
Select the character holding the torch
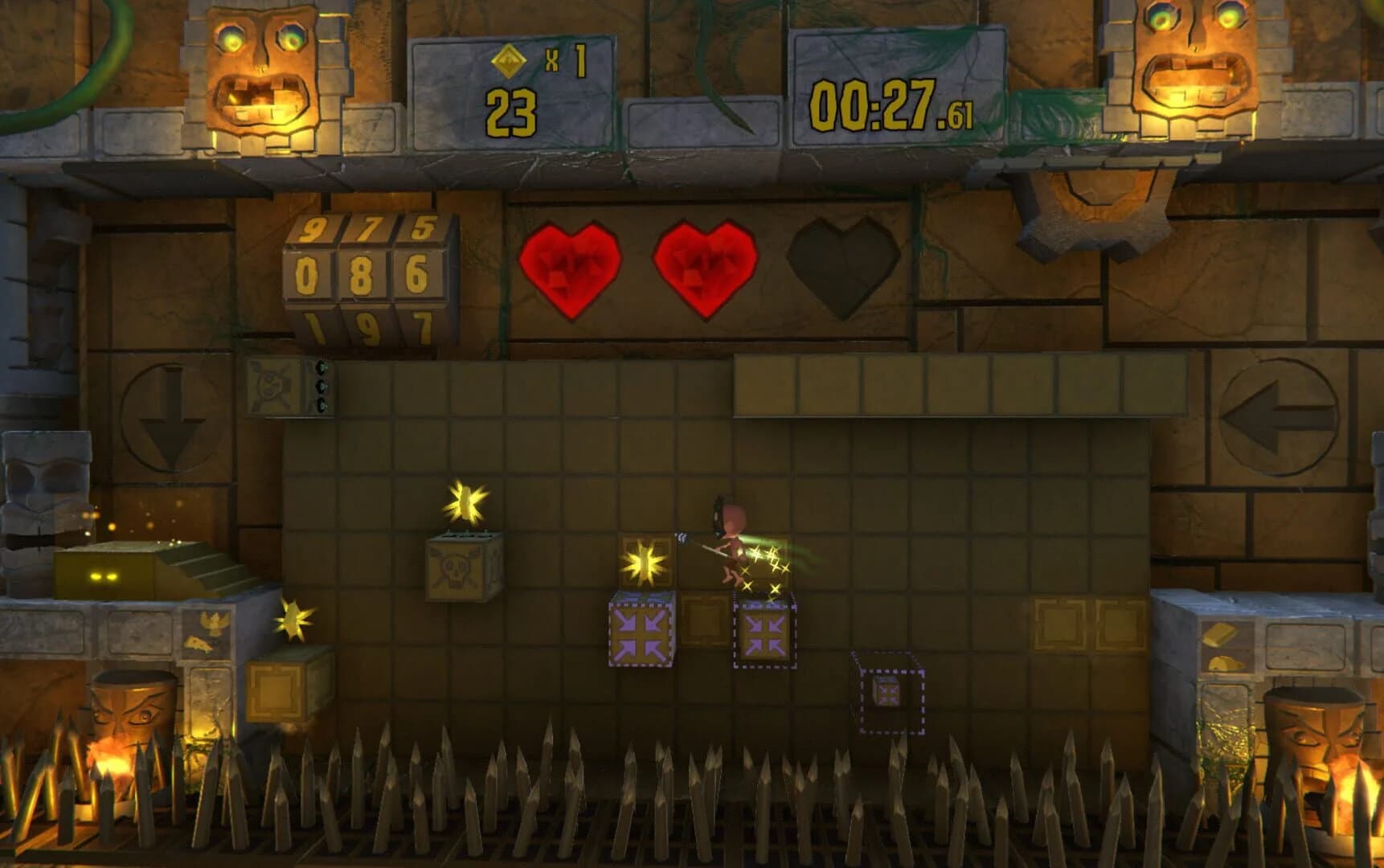tap(731, 547)
